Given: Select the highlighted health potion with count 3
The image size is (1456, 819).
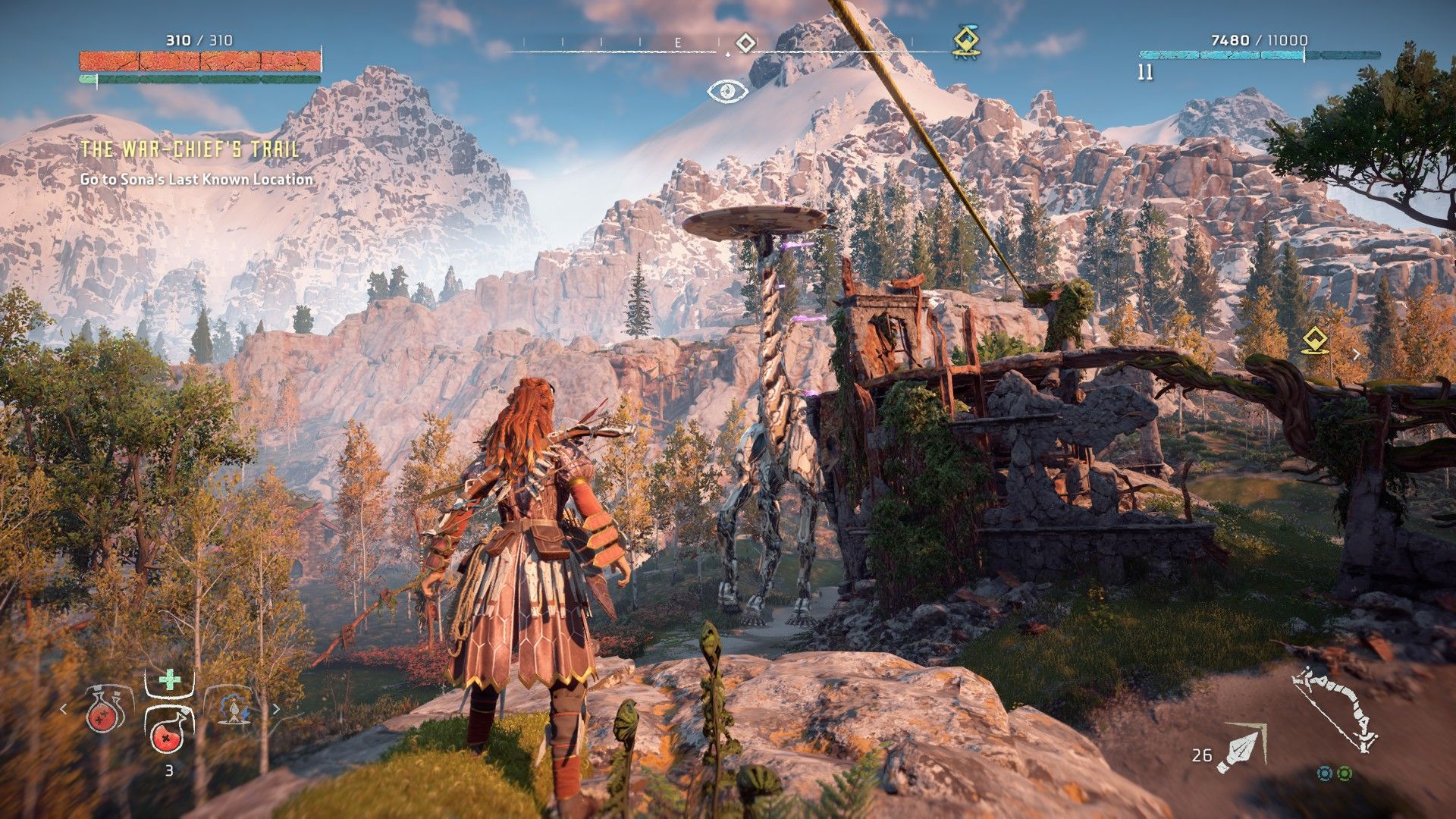Looking at the screenshot, I should [x=169, y=732].
